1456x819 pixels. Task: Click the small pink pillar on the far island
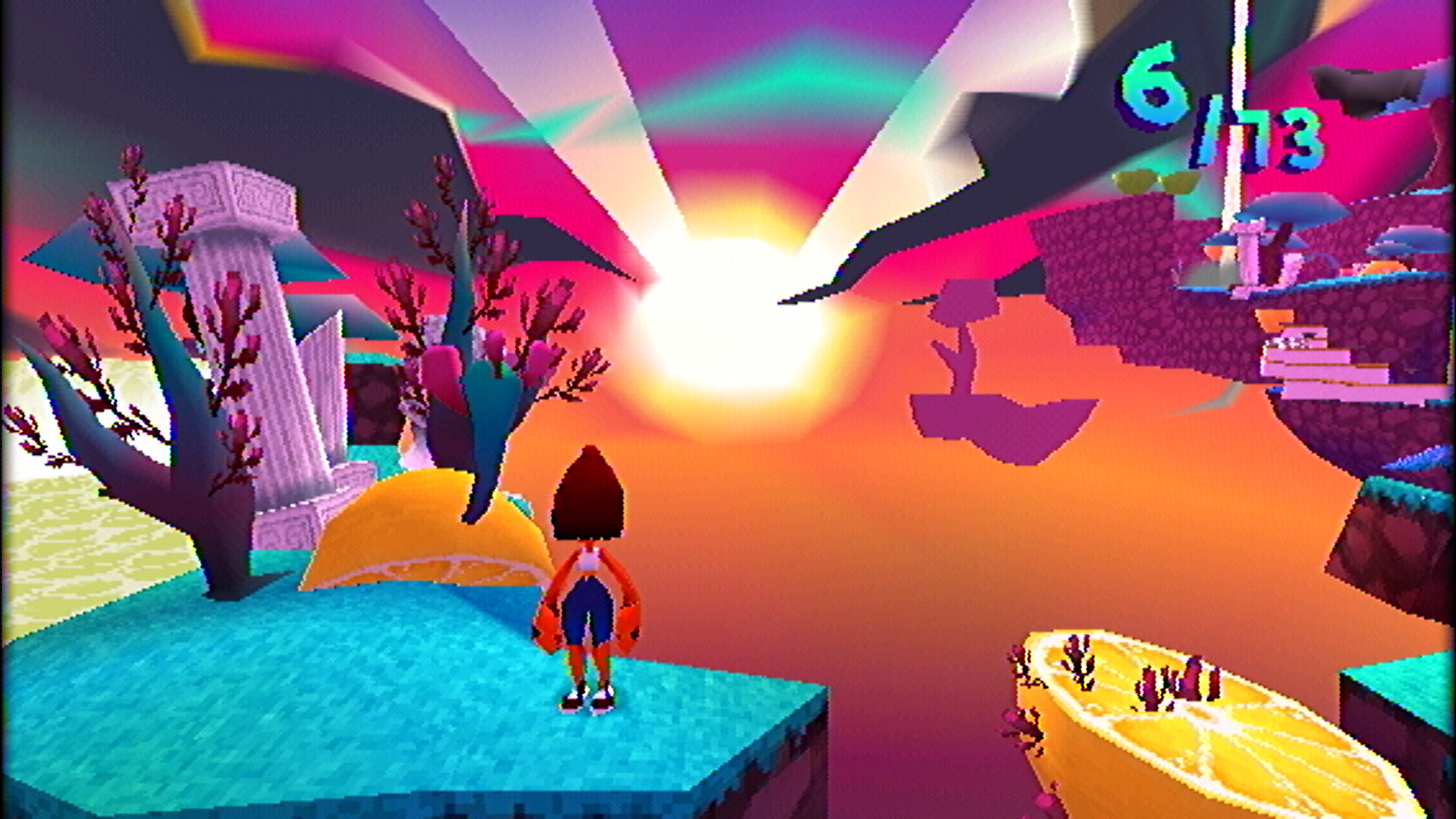tap(1249, 258)
